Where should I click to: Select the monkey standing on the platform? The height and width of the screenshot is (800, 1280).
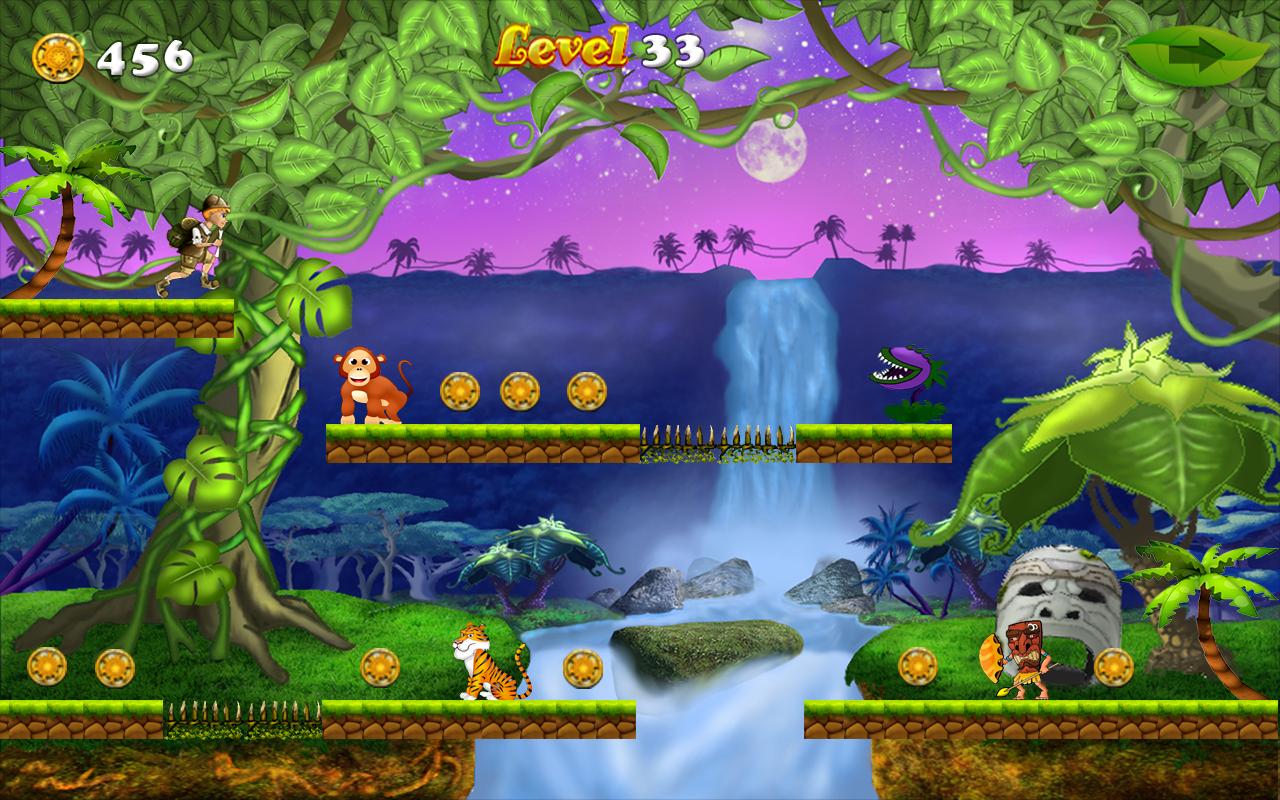(365, 383)
